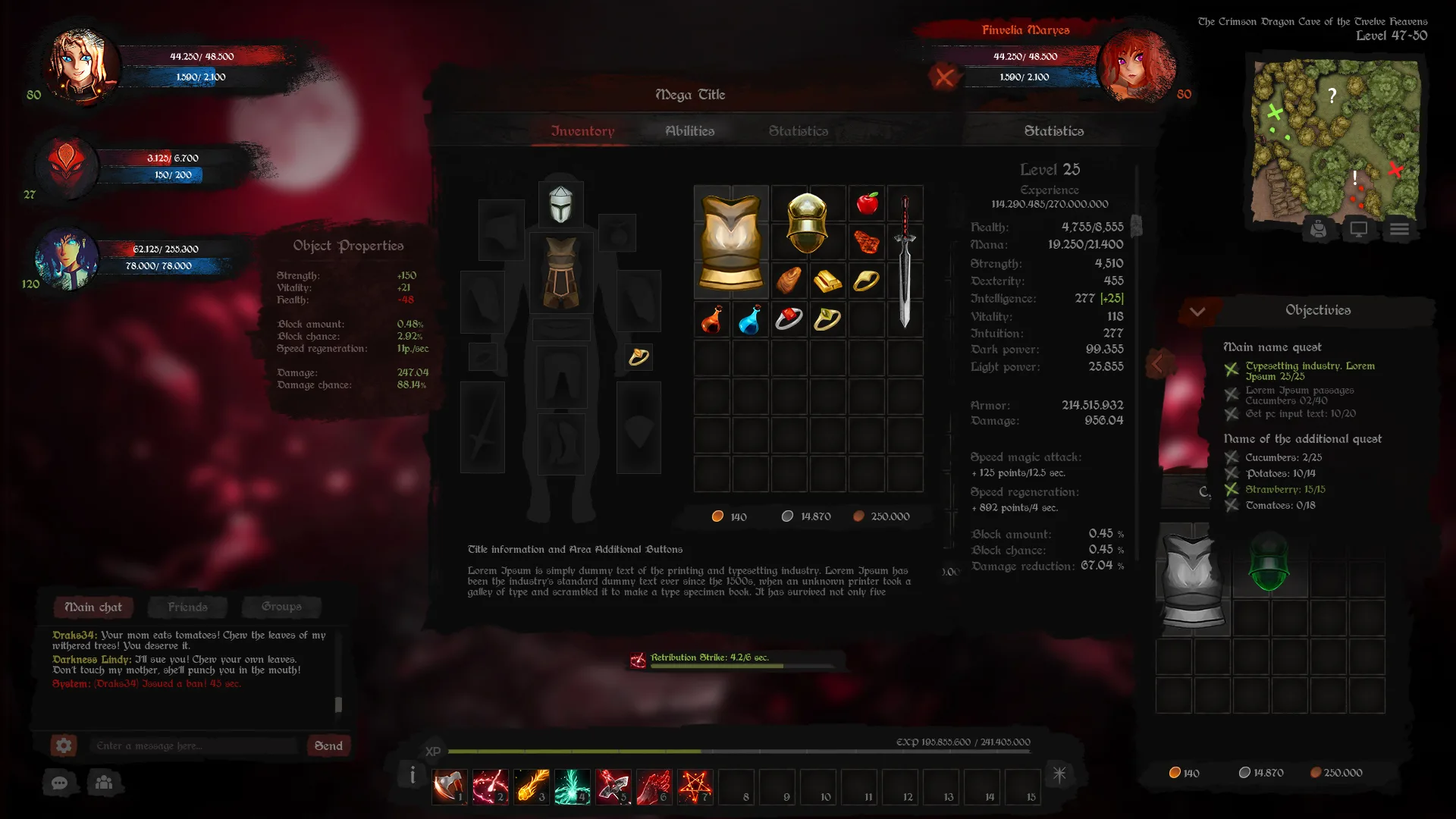The image size is (1456, 819).
Task: Select the golden helmet inventory item
Action: click(x=807, y=222)
